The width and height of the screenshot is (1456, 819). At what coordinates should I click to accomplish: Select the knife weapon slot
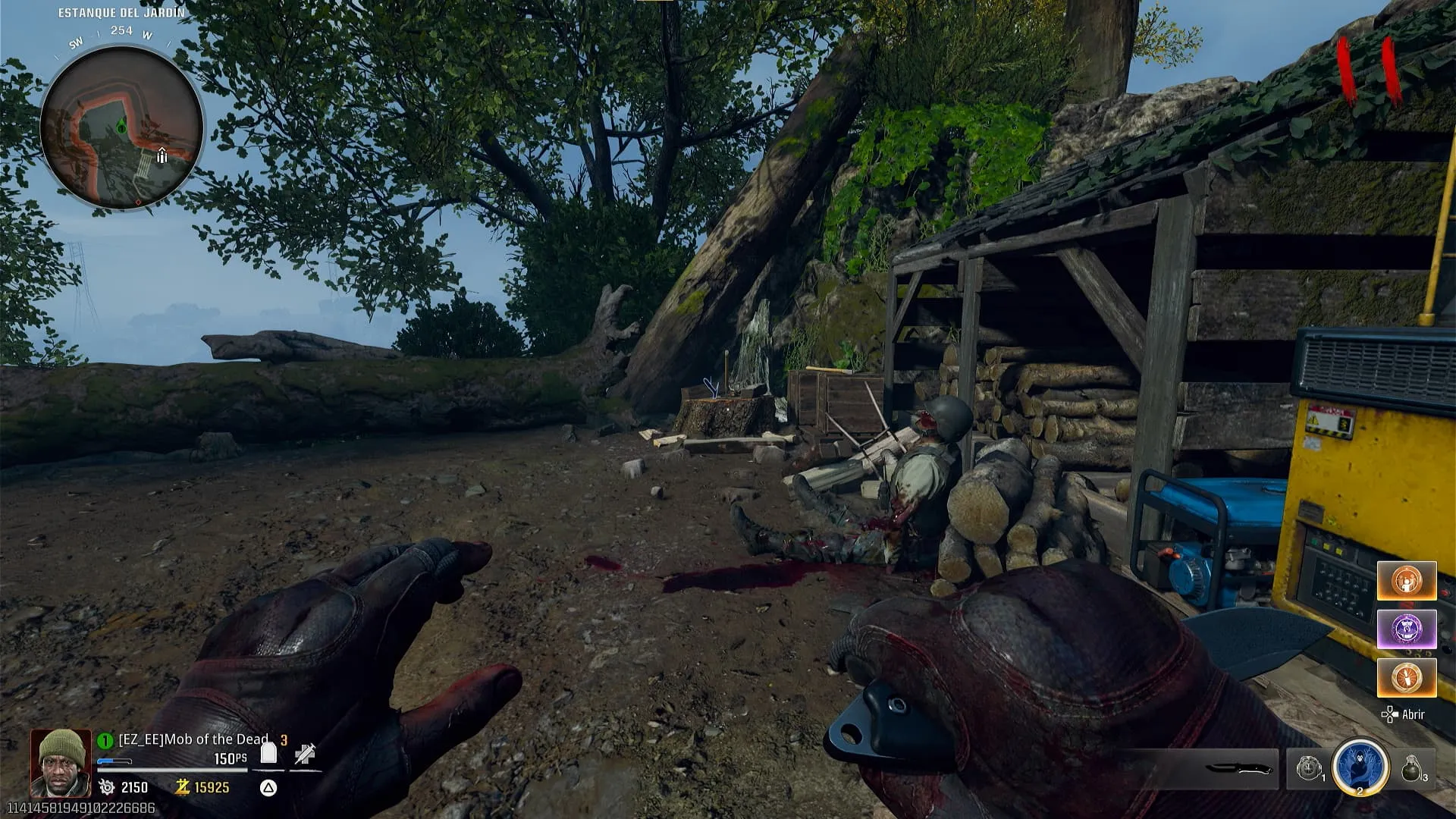coord(1238,769)
